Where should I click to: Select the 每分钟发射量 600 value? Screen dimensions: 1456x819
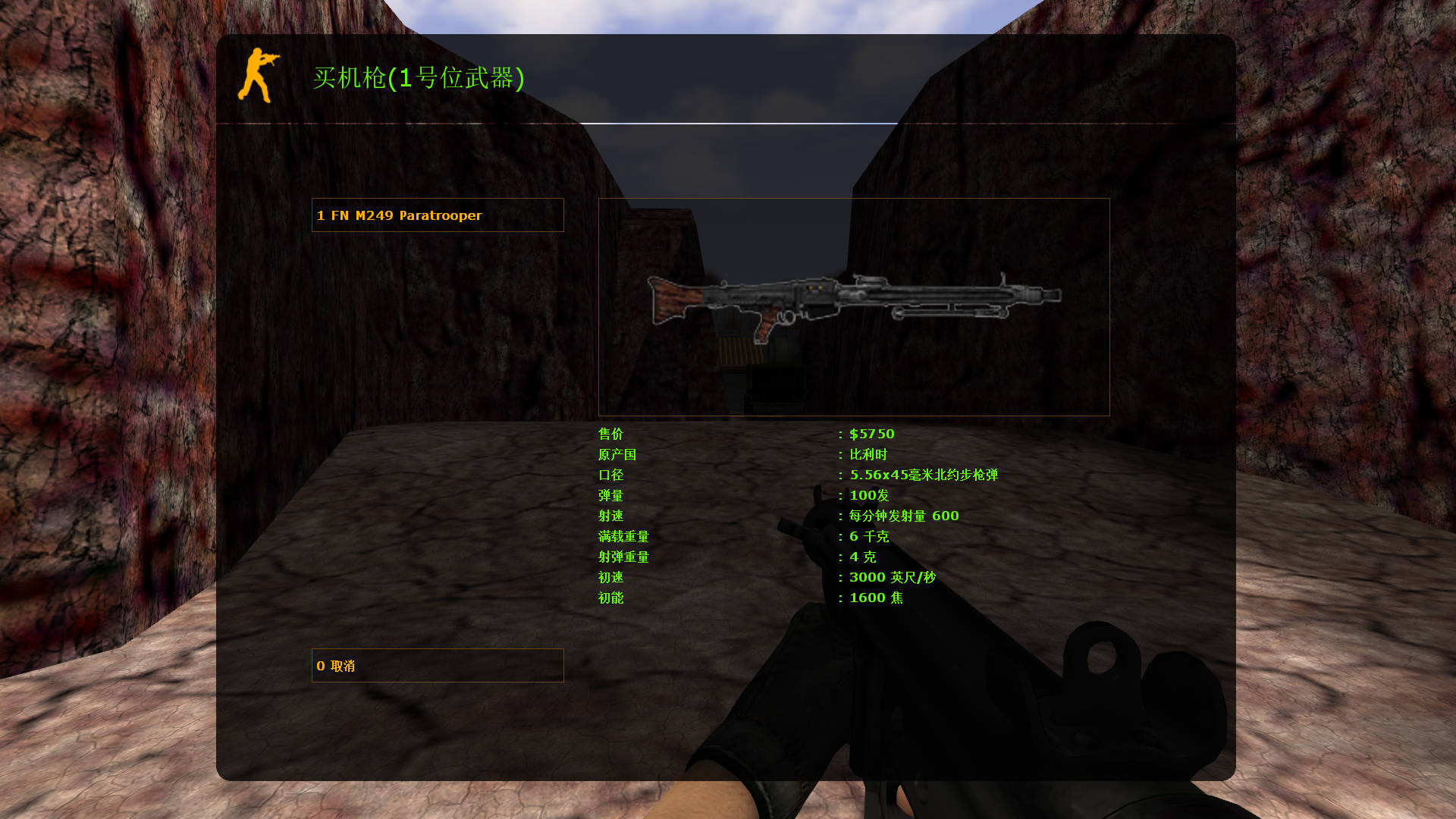point(902,516)
